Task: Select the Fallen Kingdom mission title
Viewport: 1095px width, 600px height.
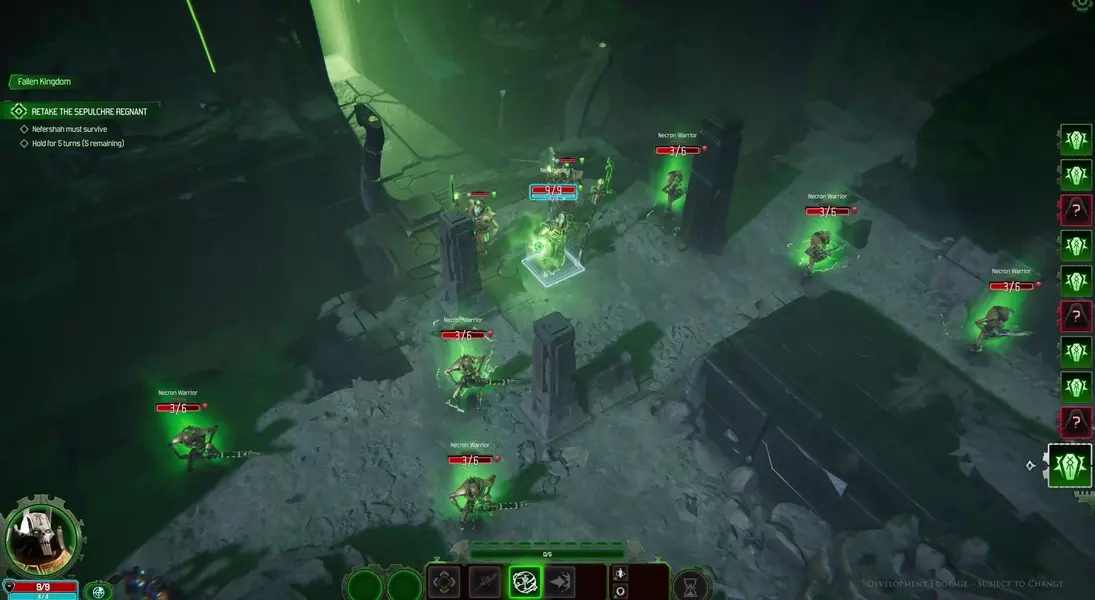Action: click(x=44, y=81)
